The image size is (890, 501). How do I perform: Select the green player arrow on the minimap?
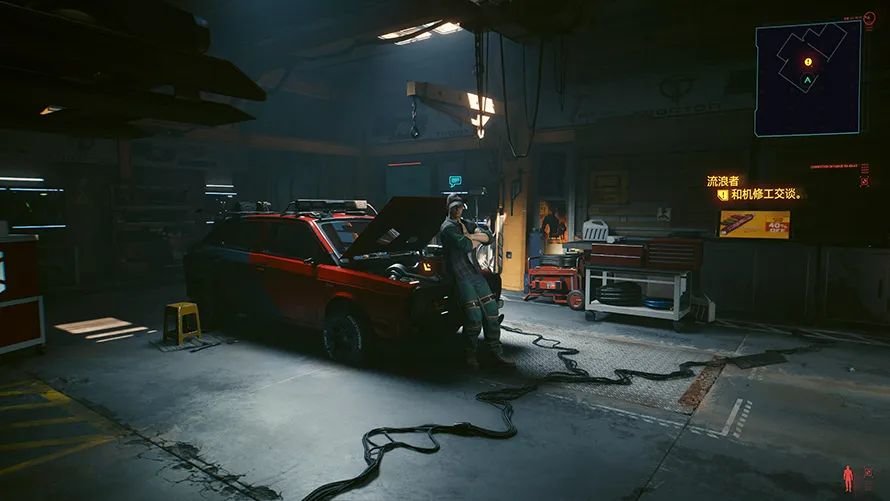coord(808,78)
